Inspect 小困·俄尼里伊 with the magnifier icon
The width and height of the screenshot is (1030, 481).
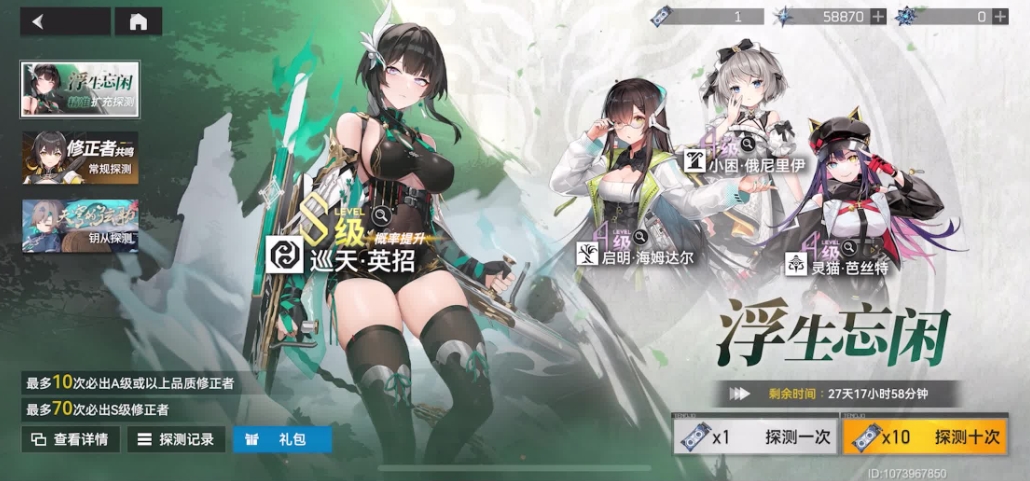click(747, 145)
